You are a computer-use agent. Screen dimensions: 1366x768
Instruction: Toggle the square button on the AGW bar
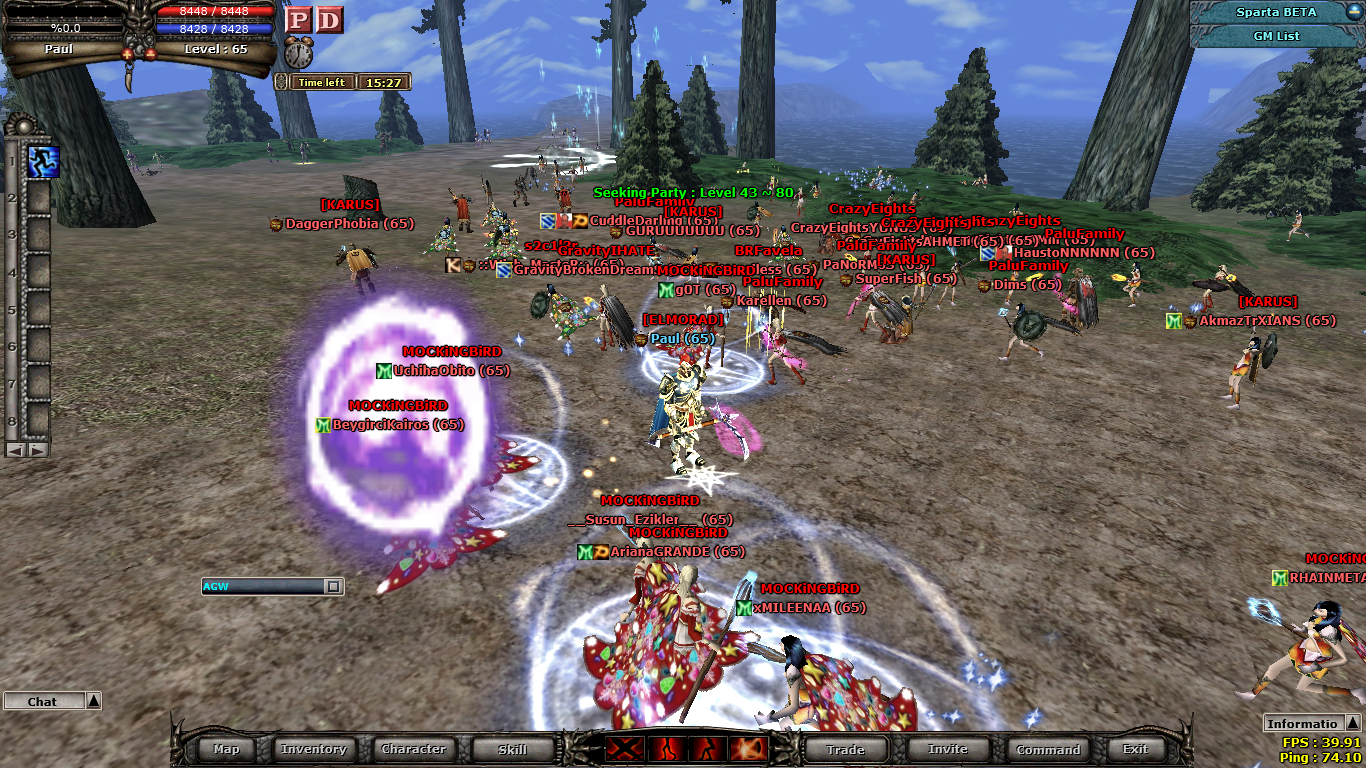pyautogui.click(x=333, y=587)
